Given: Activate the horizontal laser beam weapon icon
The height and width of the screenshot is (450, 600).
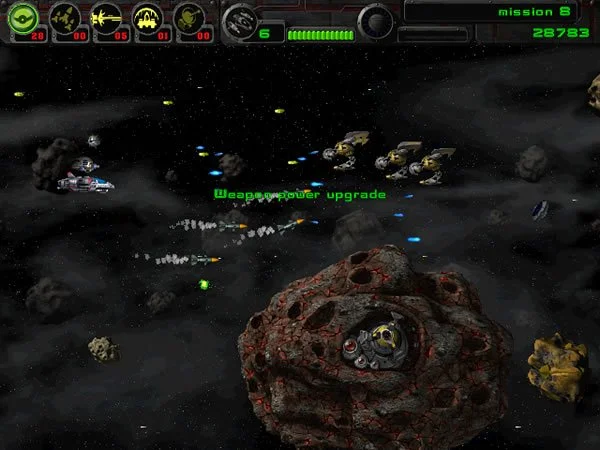Looking at the screenshot, I should [106, 17].
